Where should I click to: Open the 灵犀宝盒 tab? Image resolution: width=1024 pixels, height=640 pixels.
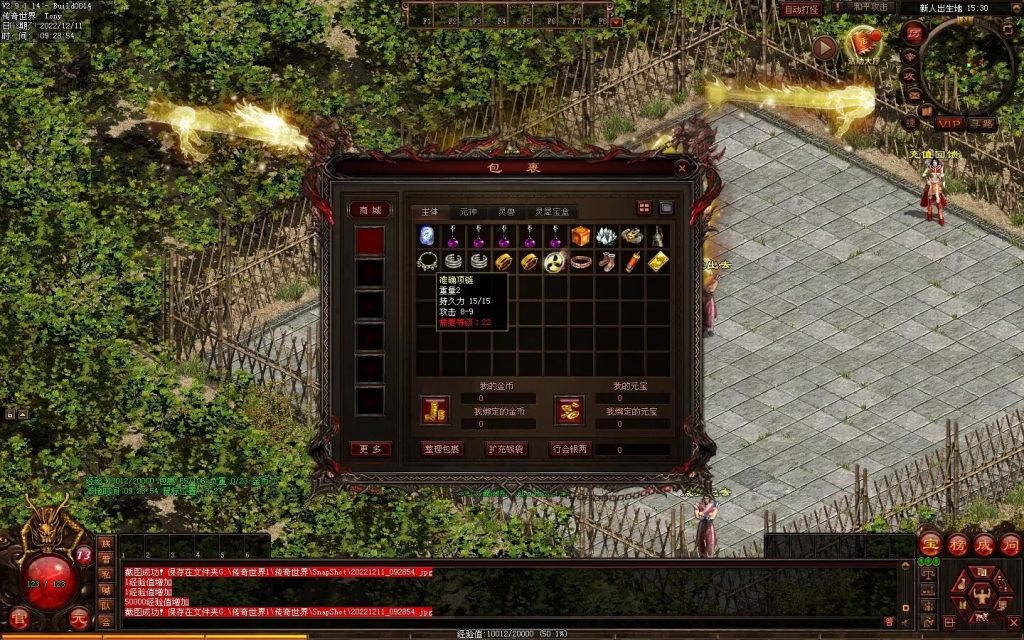(551, 212)
